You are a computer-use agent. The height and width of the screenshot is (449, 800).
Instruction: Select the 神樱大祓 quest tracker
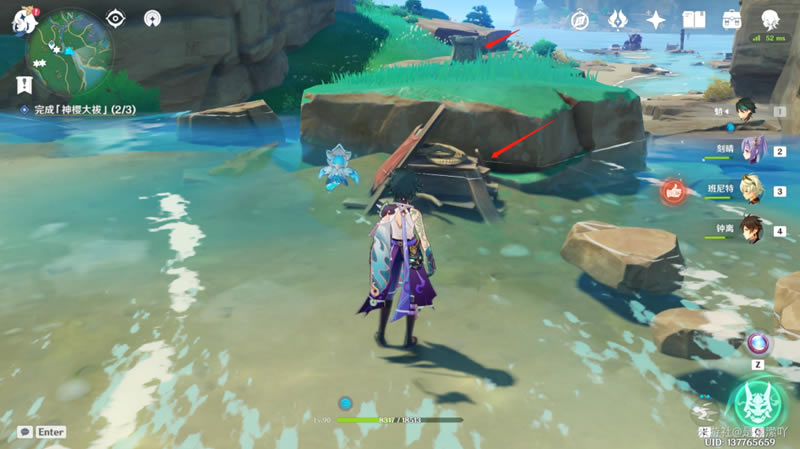82,109
